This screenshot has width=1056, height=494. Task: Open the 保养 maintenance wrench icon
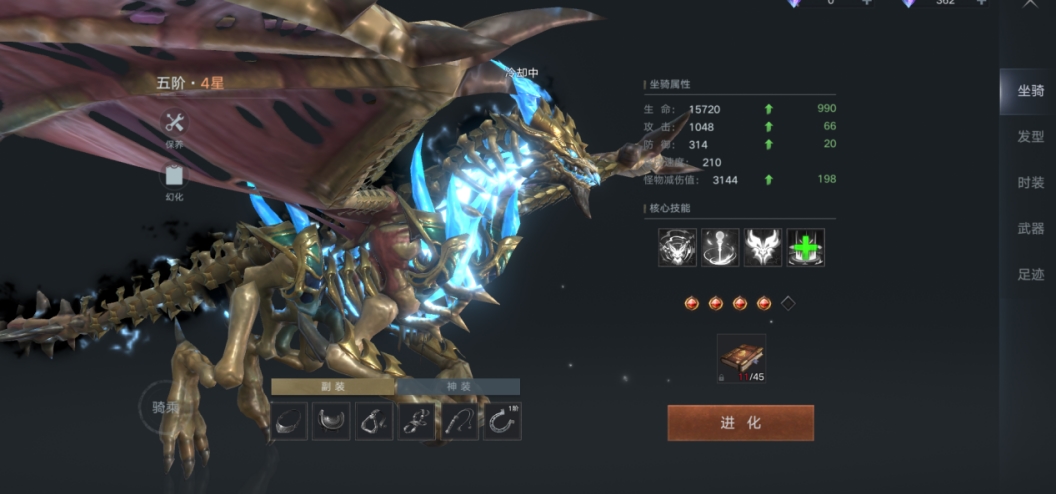[175, 123]
